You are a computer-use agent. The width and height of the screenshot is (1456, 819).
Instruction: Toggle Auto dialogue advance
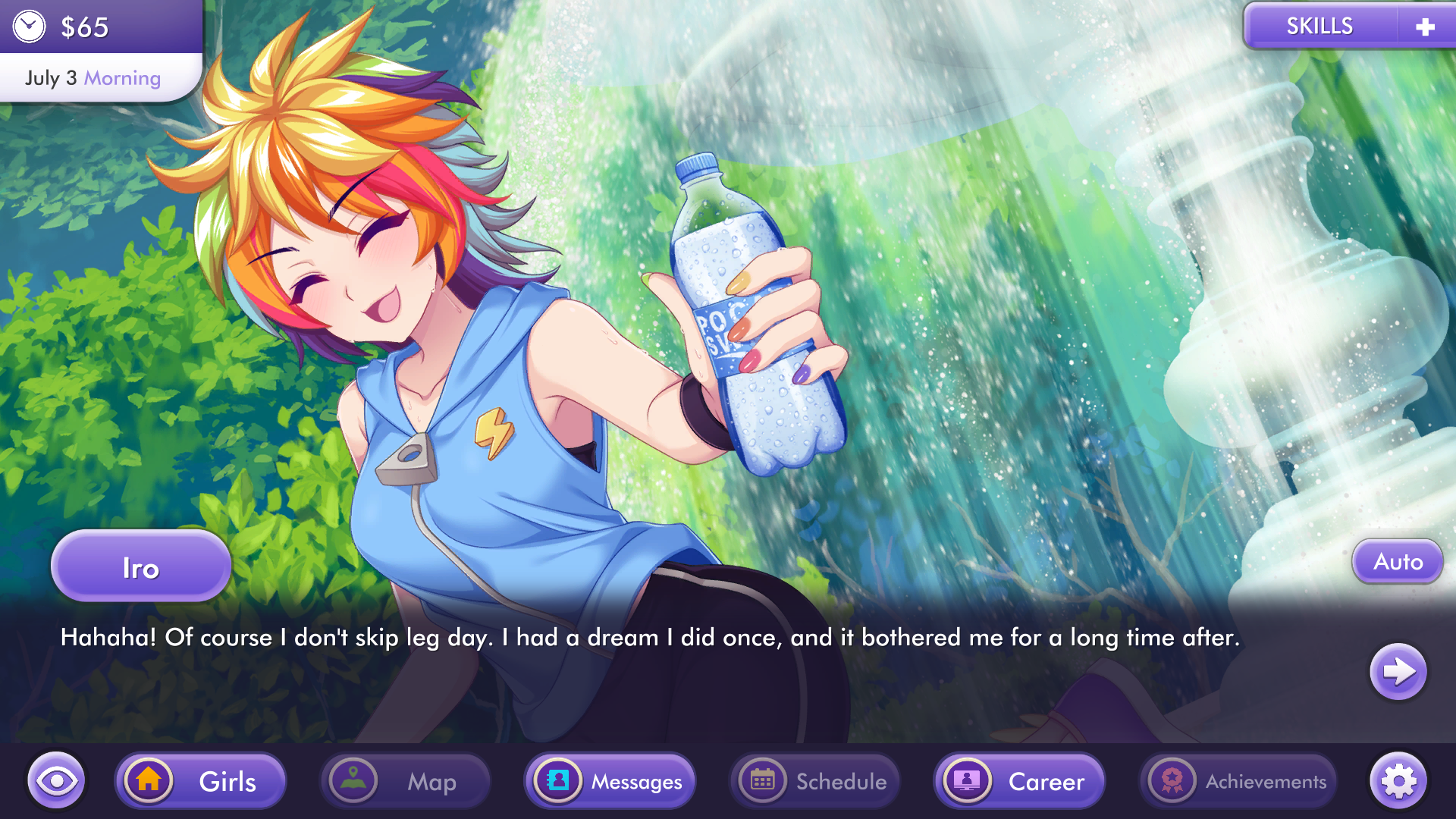[x=1398, y=562]
